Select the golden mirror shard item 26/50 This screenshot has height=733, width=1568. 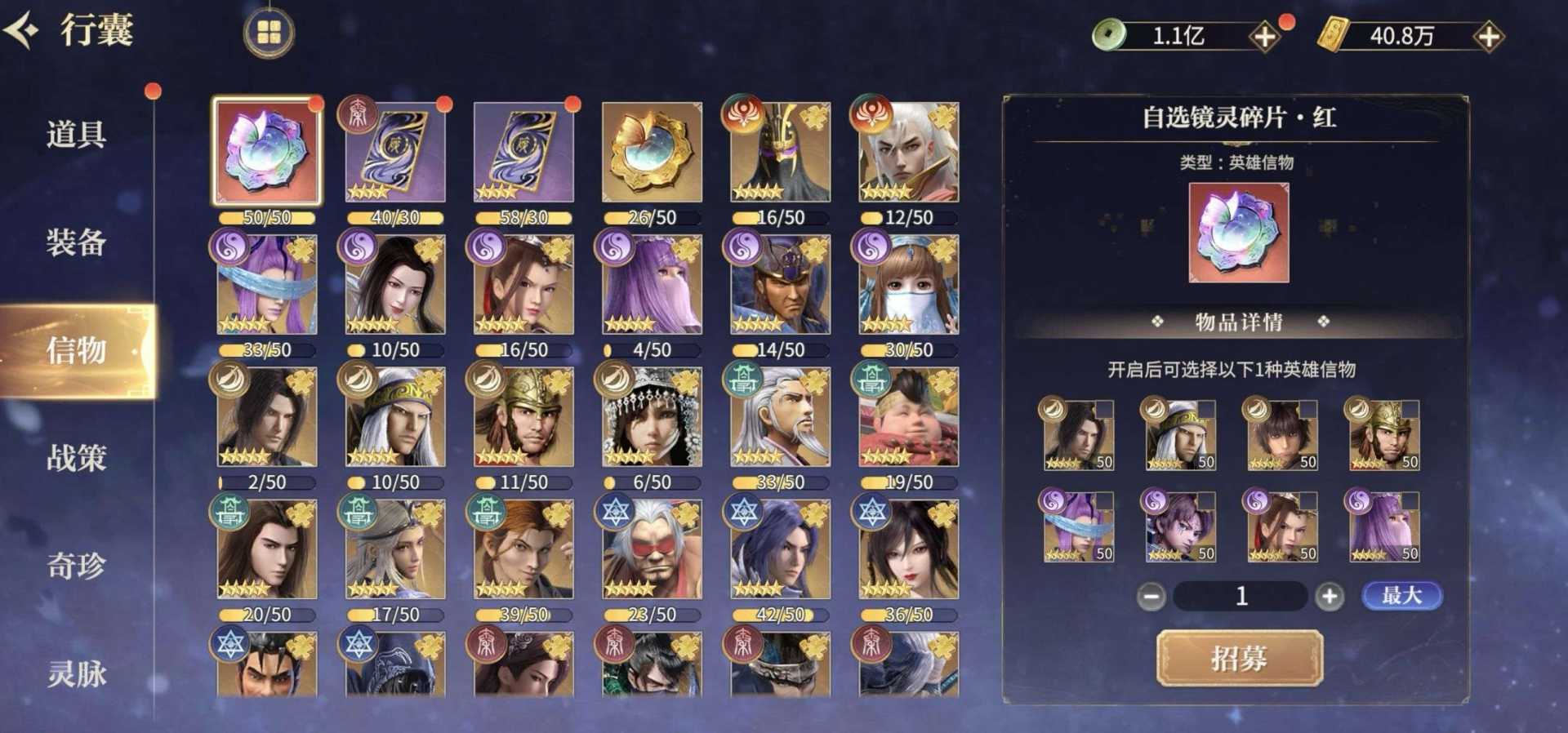point(652,152)
